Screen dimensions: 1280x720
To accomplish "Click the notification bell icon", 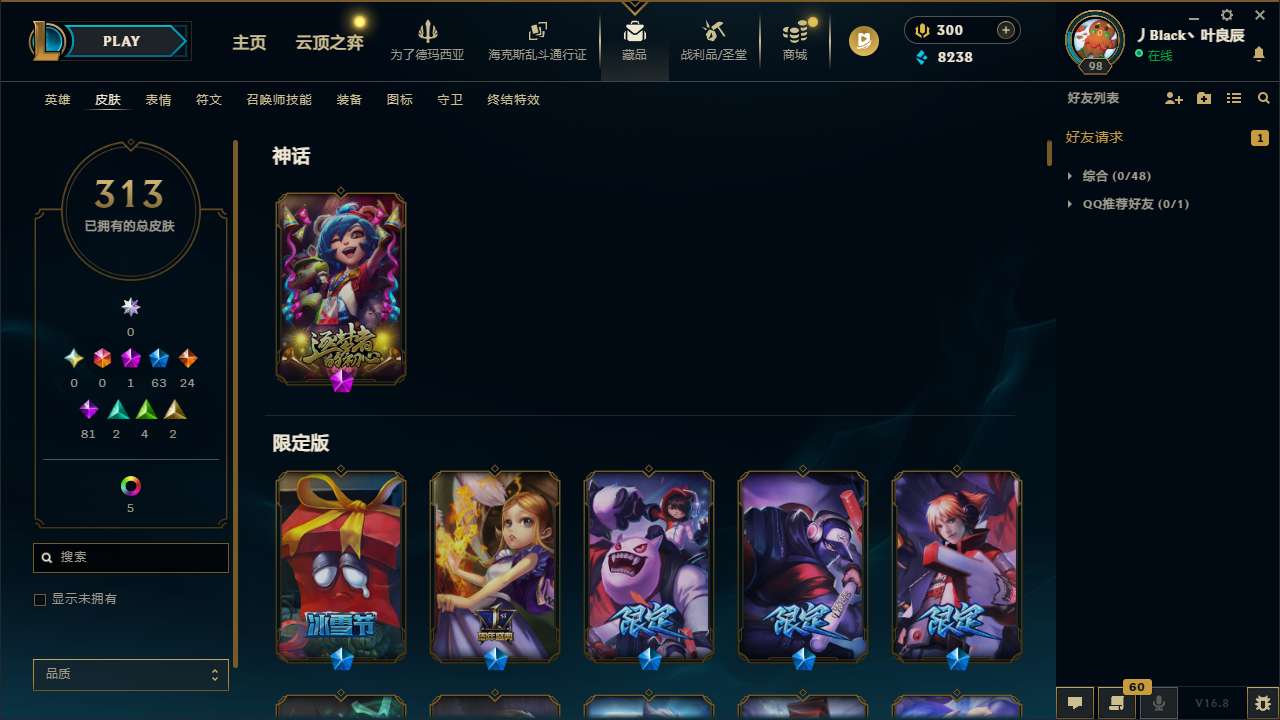I will click(x=1258, y=55).
